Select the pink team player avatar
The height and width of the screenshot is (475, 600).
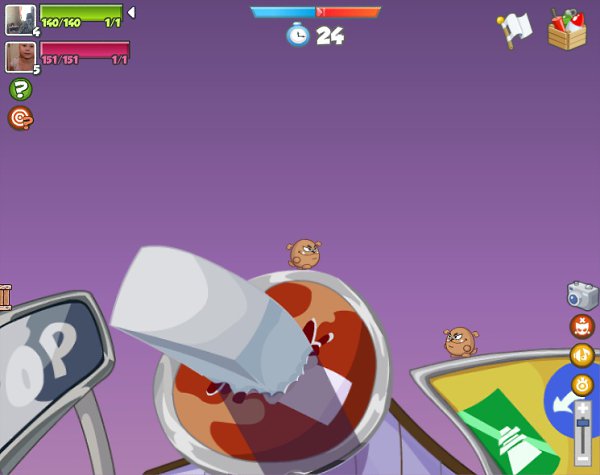point(19,56)
